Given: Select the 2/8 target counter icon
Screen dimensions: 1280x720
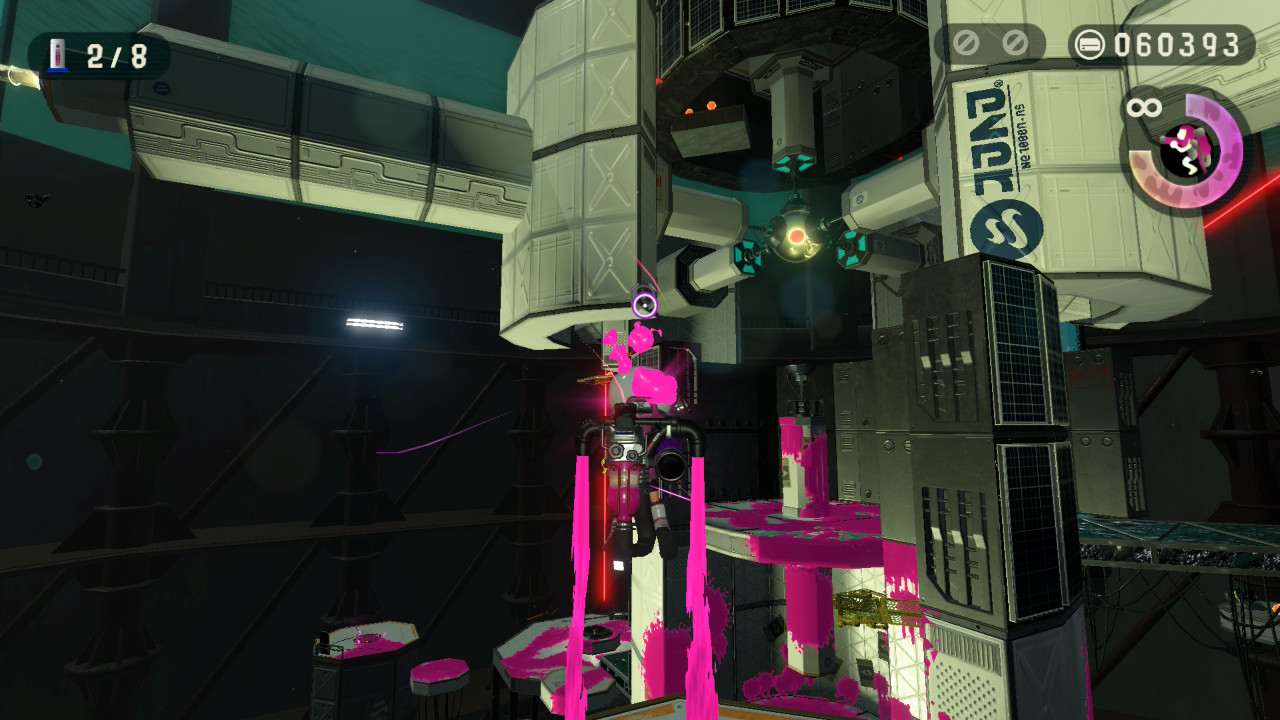Looking at the screenshot, I should (59, 56).
